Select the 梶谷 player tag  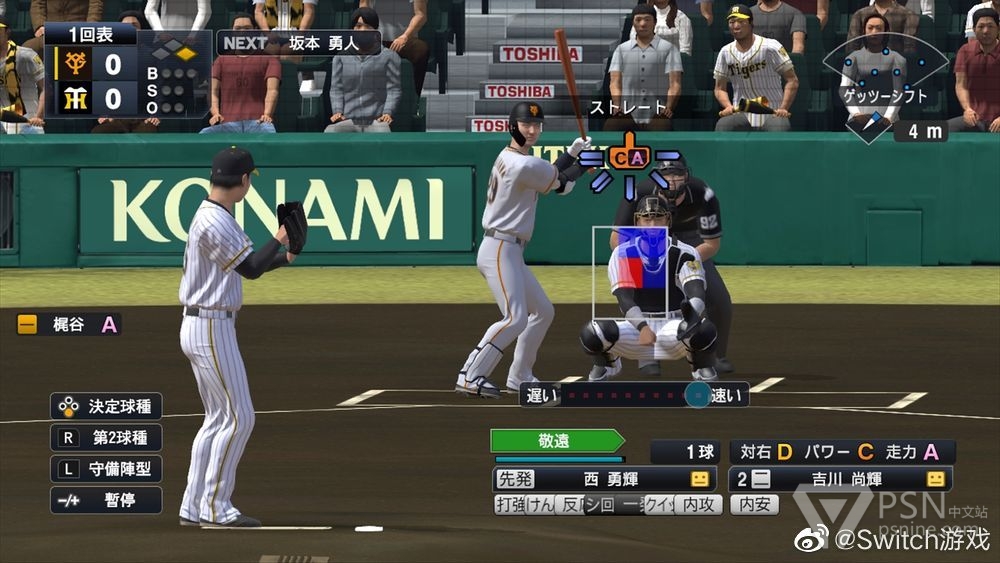[68, 324]
